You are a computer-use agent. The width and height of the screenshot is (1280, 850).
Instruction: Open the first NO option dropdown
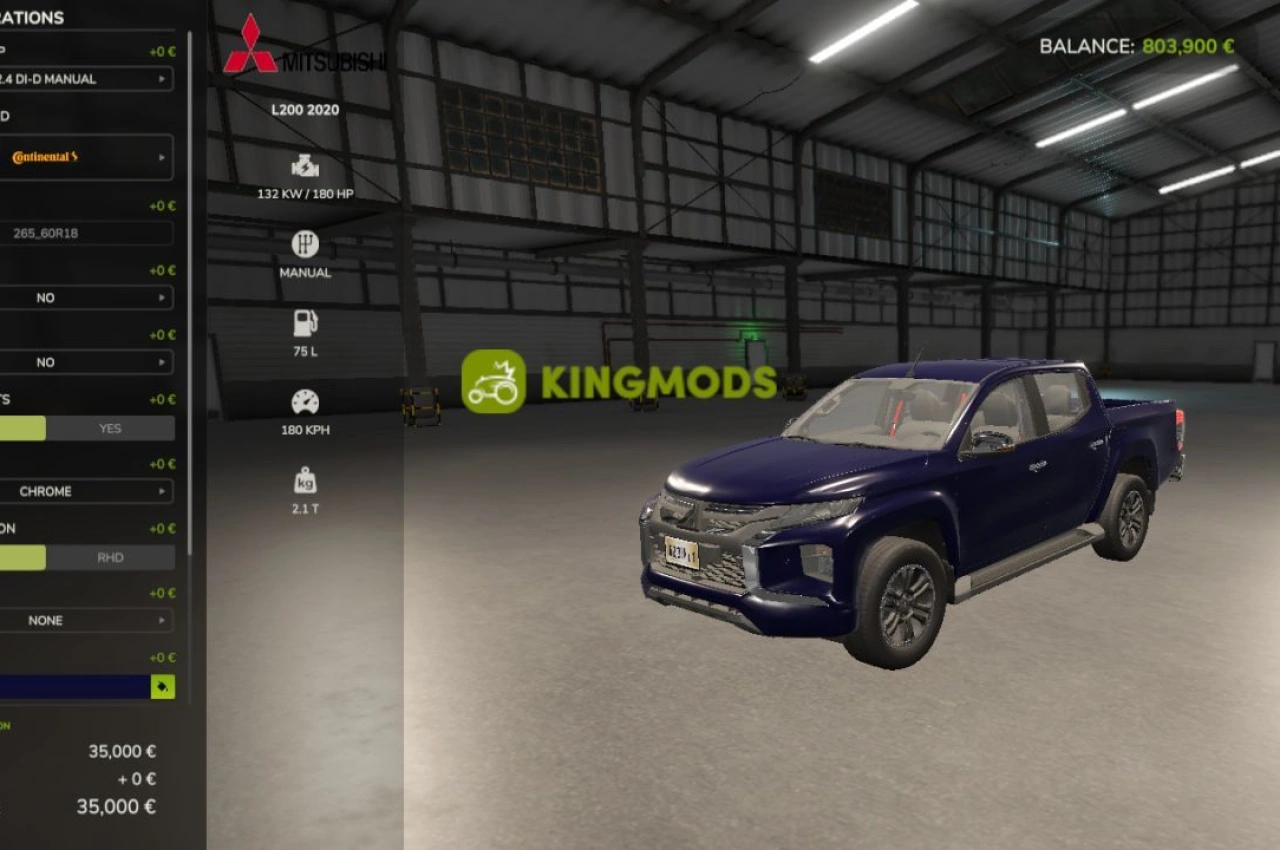pyautogui.click(x=87, y=297)
